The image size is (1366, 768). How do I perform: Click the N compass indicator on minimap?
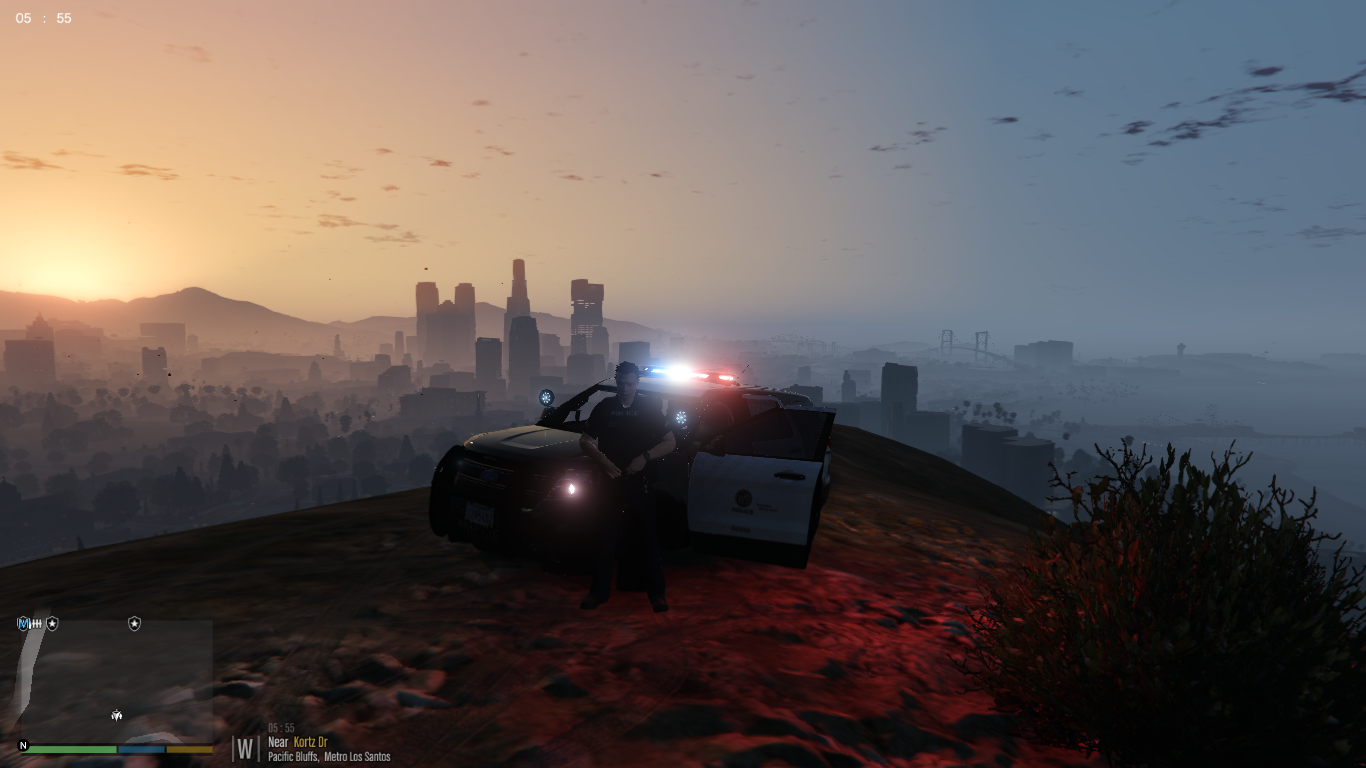(23, 745)
